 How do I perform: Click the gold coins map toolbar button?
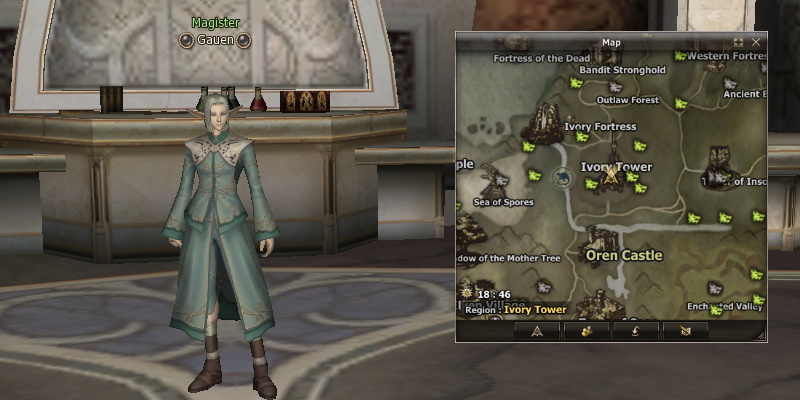point(587,330)
